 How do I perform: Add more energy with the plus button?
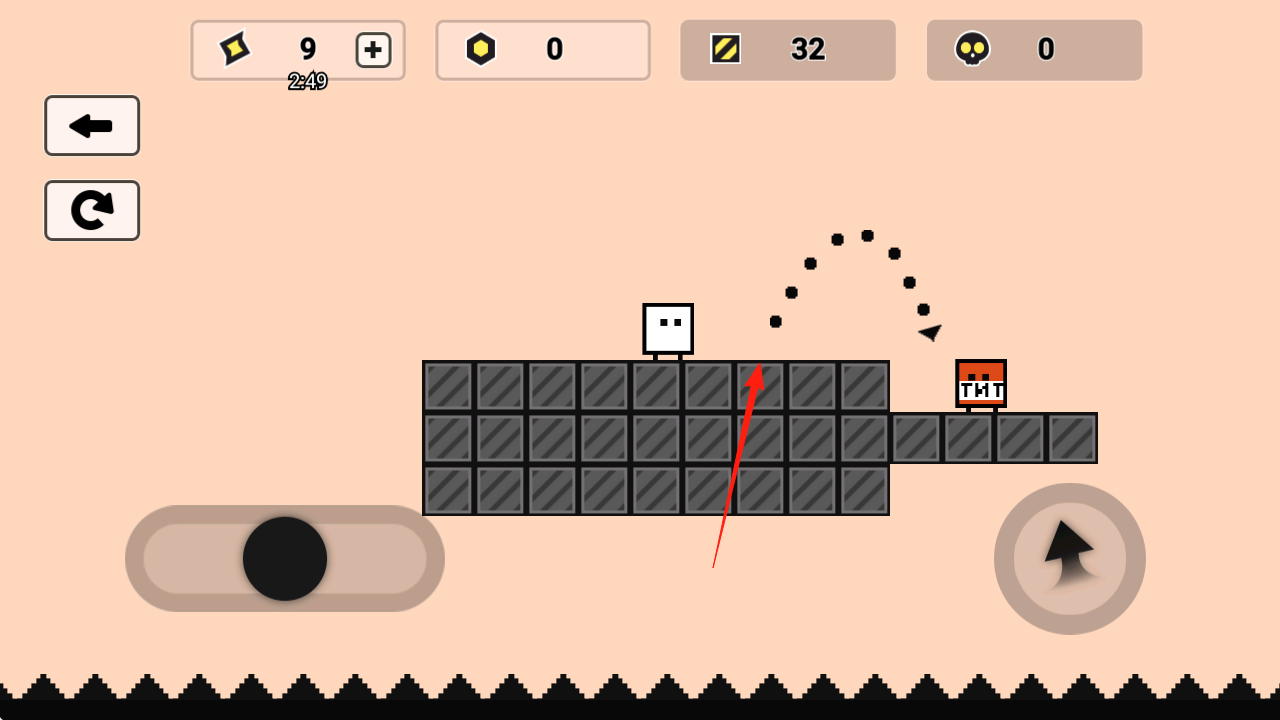[373, 50]
